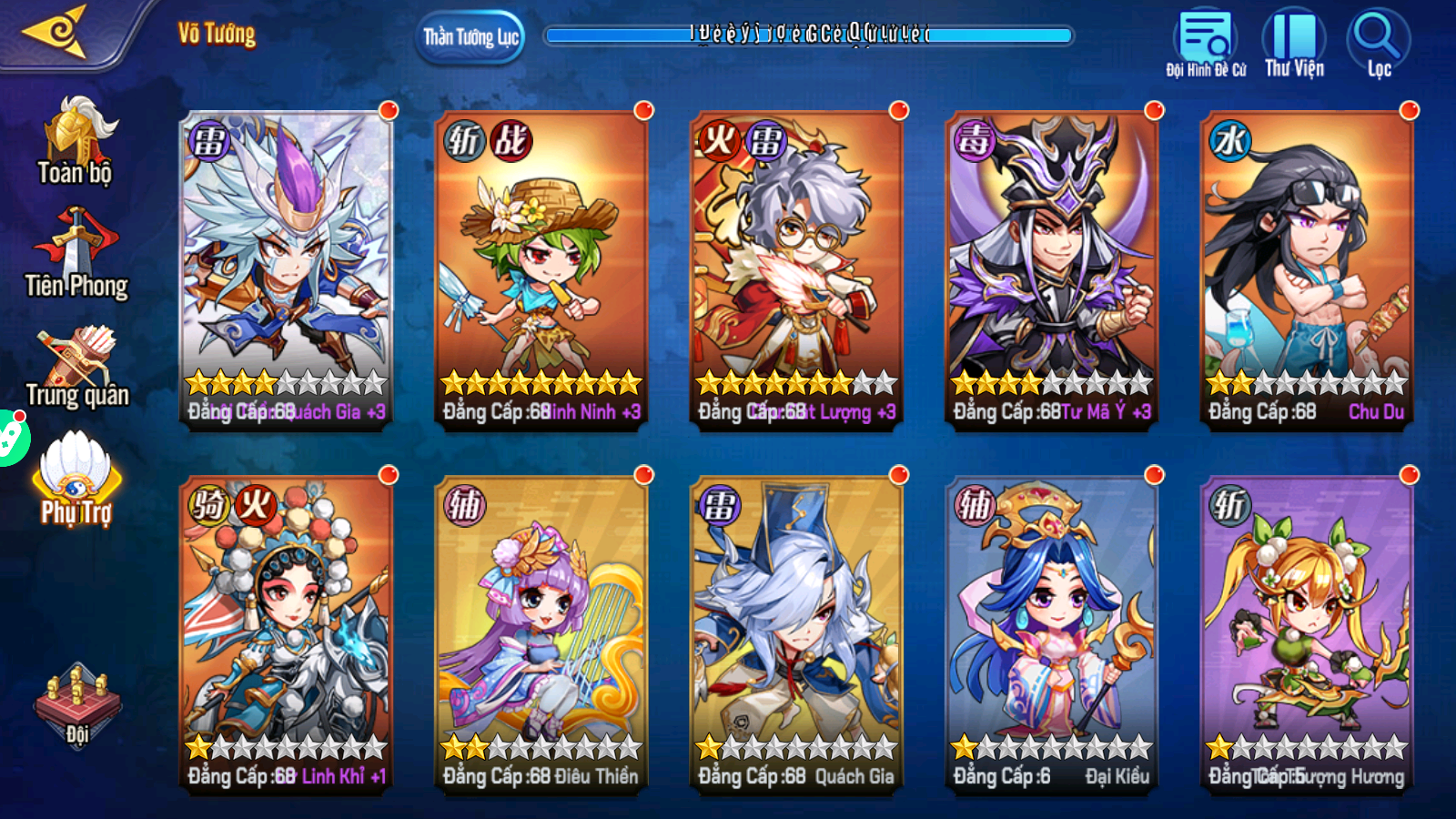The width and height of the screenshot is (1456, 819).
Task: Select the Gia Cát Lượng +3 card
Action: tap(797, 269)
